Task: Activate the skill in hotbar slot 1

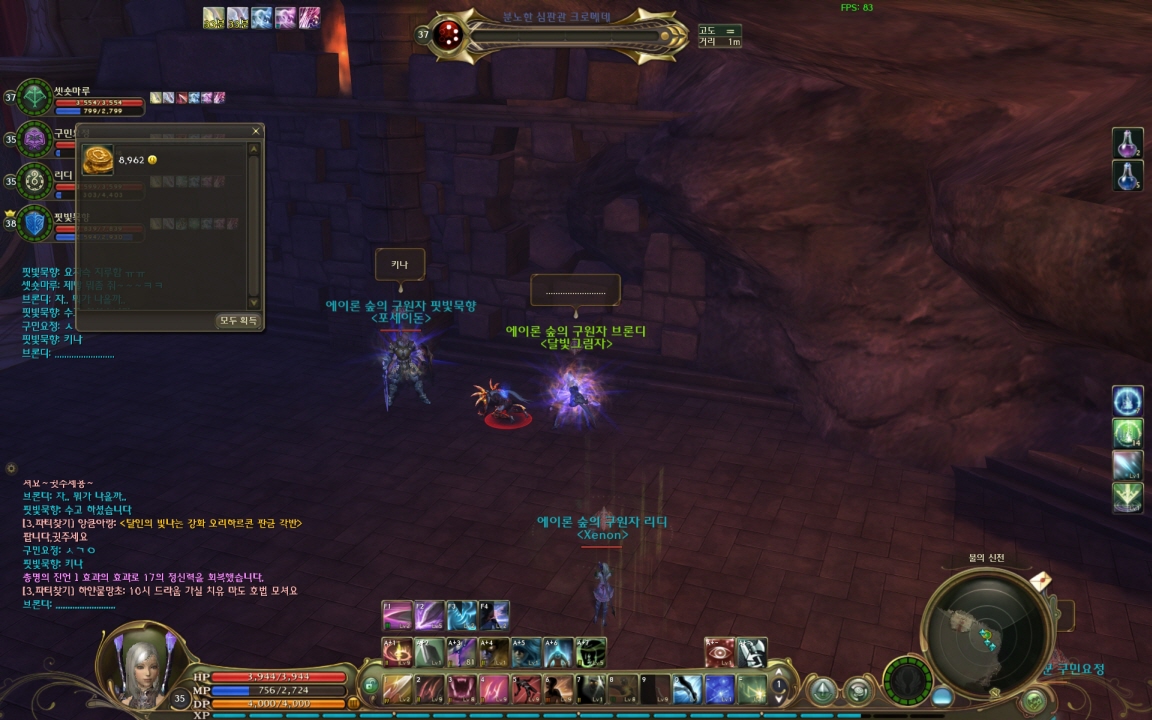Action: coord(398,689)
